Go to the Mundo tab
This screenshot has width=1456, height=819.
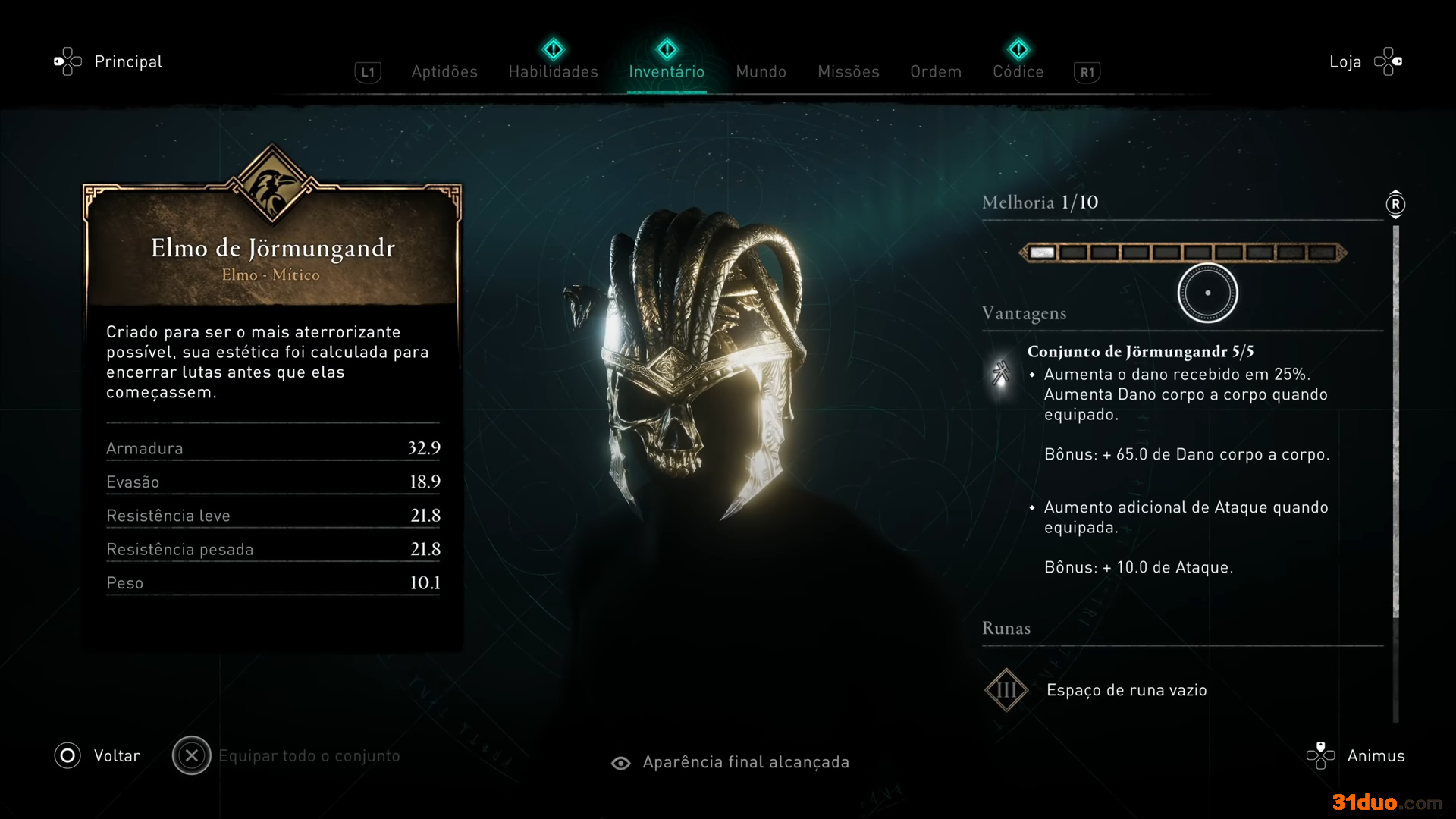coord(761,71)
